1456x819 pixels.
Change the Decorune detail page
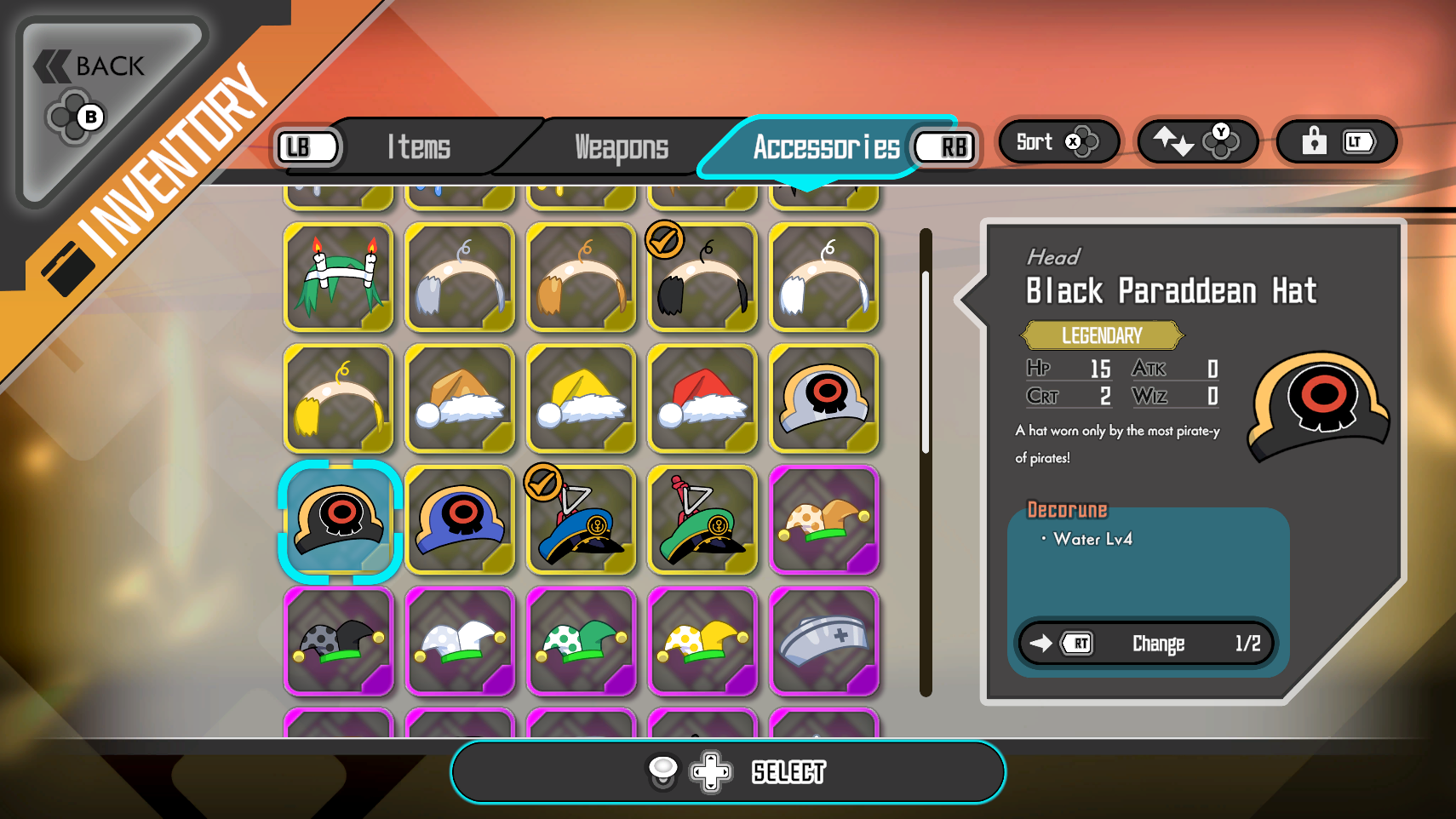1146,644
